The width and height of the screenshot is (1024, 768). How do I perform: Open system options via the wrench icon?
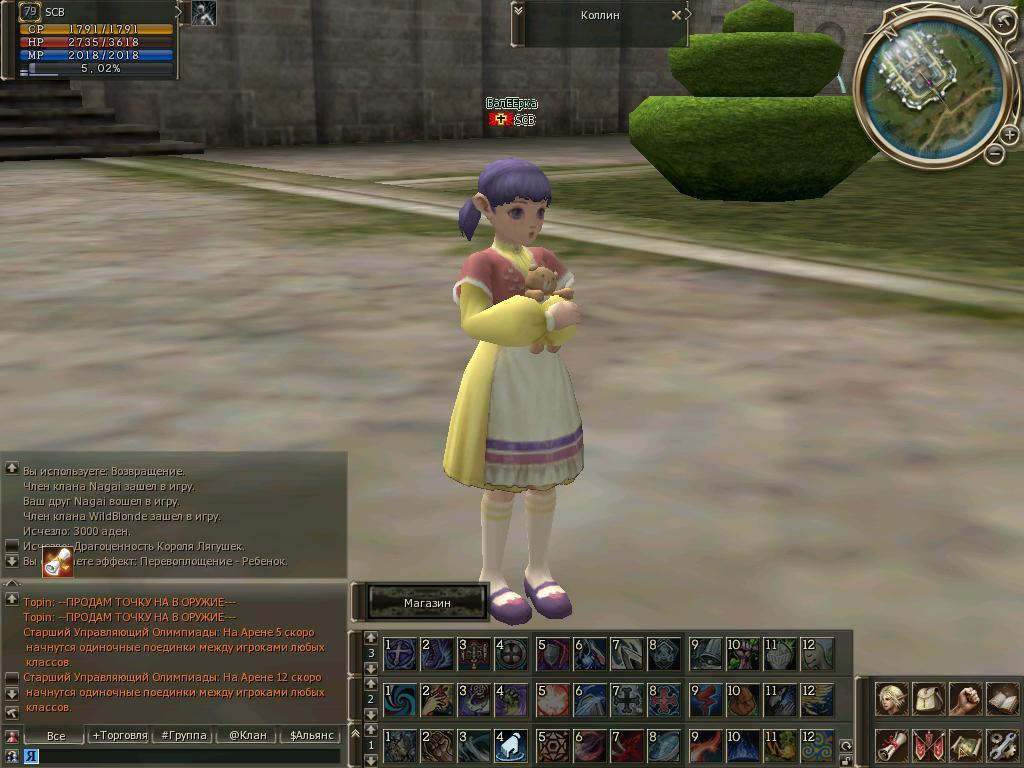coord(1002,745)
